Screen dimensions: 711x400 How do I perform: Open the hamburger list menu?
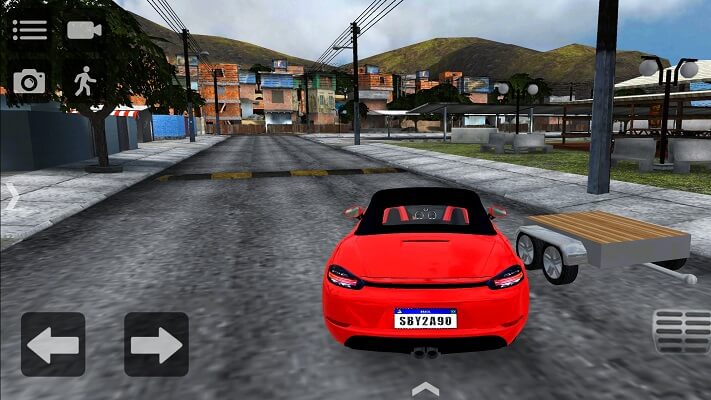(30, 29)
